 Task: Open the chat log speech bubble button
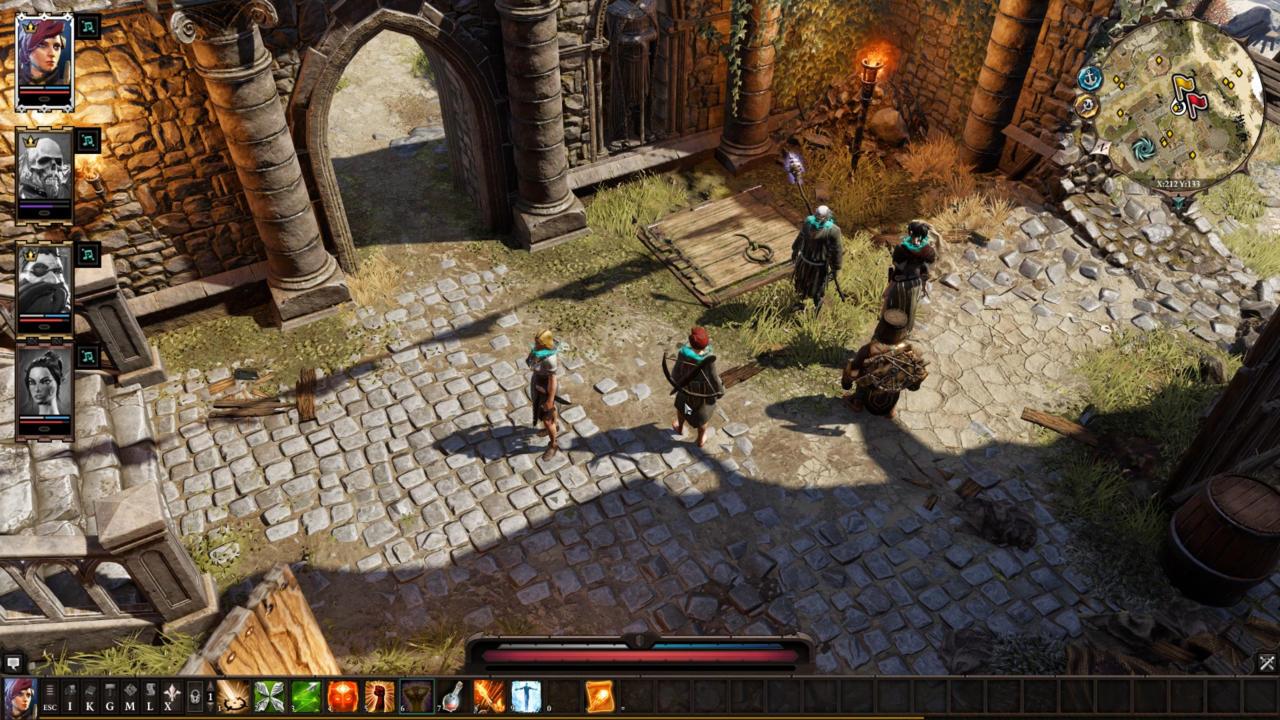click(13, 662)
